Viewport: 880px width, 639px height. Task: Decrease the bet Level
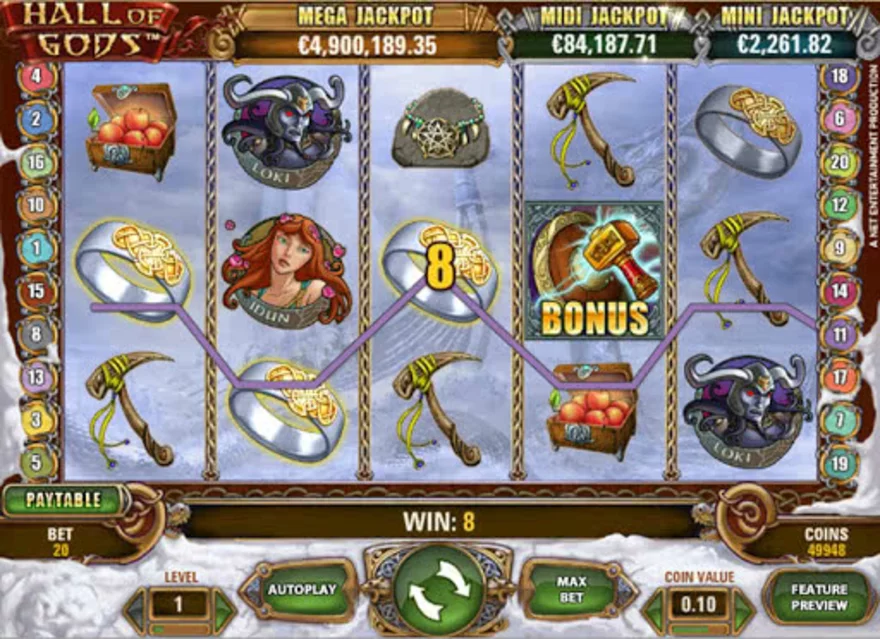point(135,606)
